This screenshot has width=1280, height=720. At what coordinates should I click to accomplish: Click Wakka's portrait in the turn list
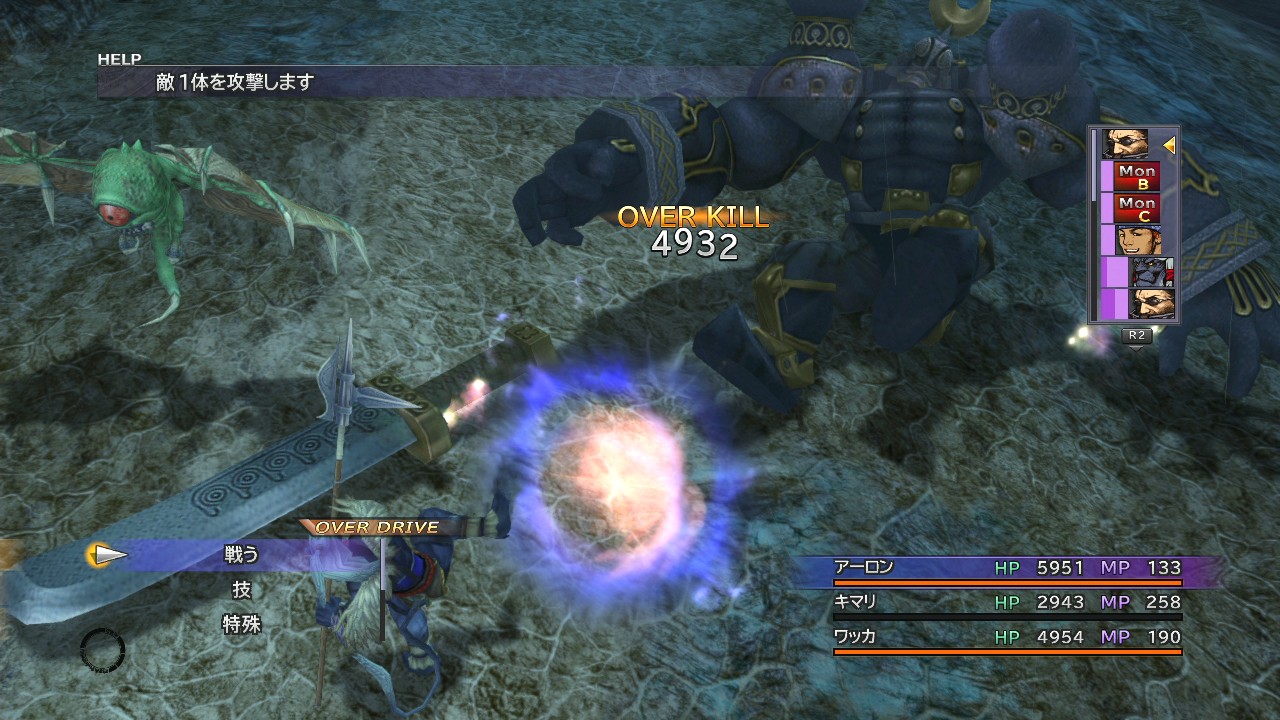point(1137,240)
